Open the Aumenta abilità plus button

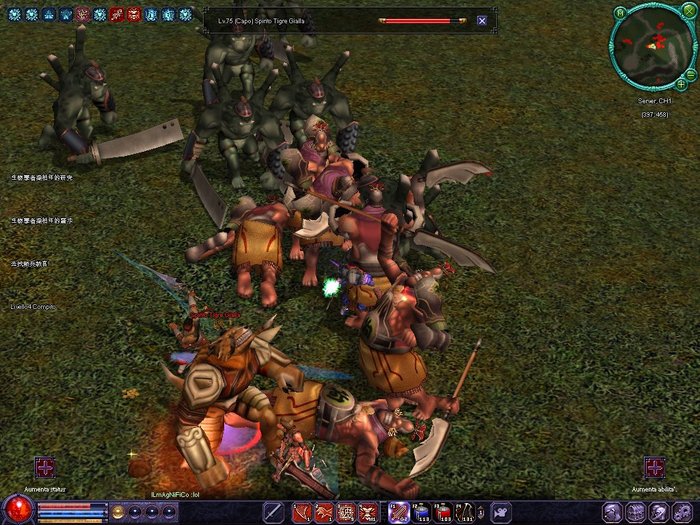tap(654, 467)
